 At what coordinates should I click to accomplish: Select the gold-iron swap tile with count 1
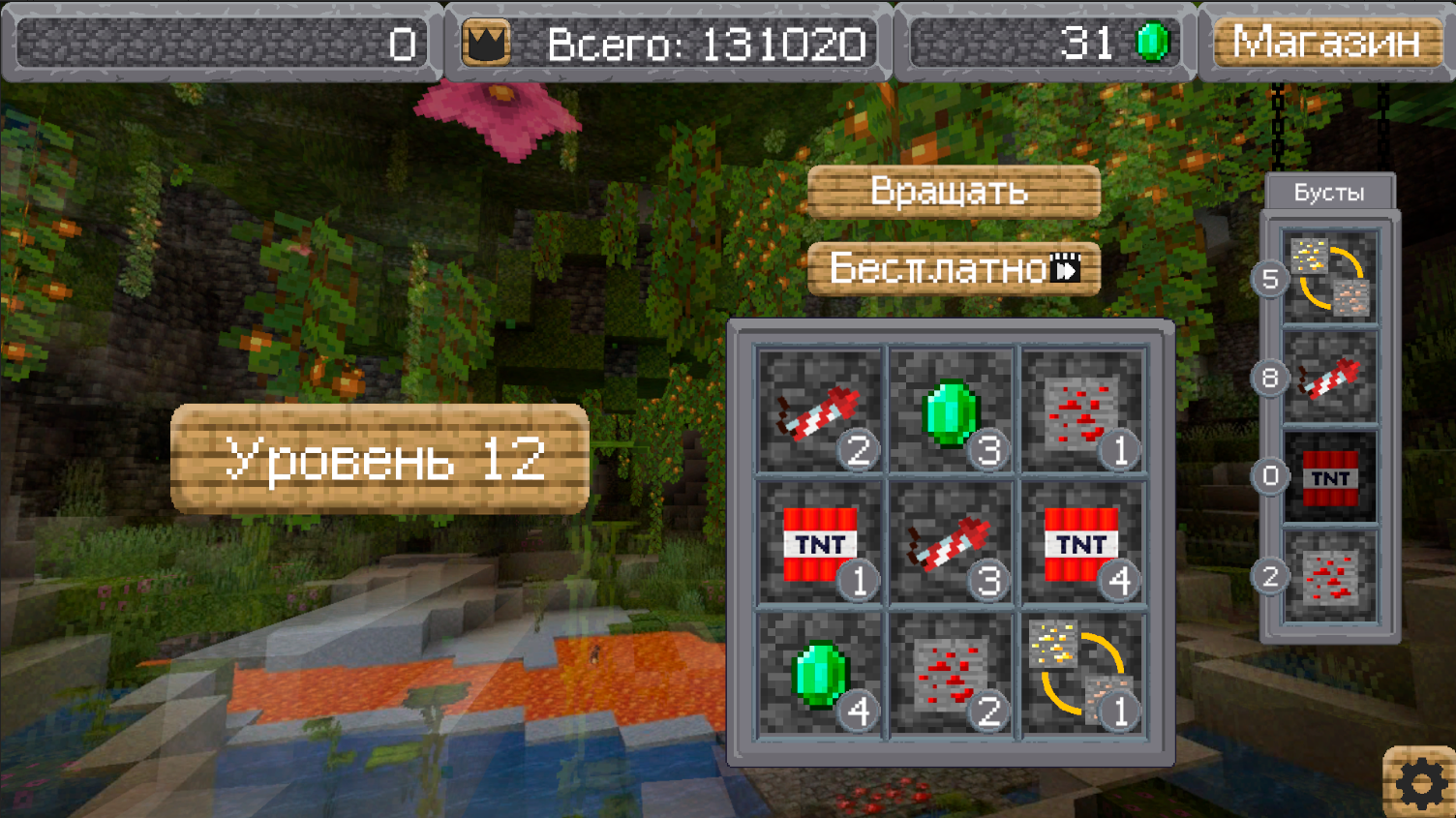pyautogui.click(x=1082, y=677)
